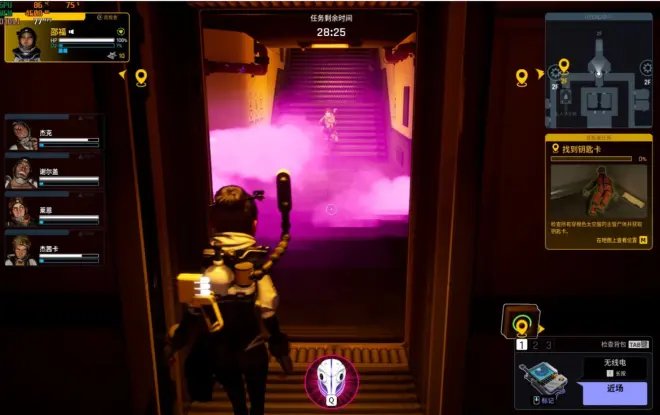The image size is (660, 415).
Task: Select the player portrait of 部福
Action: pos(28,44)
